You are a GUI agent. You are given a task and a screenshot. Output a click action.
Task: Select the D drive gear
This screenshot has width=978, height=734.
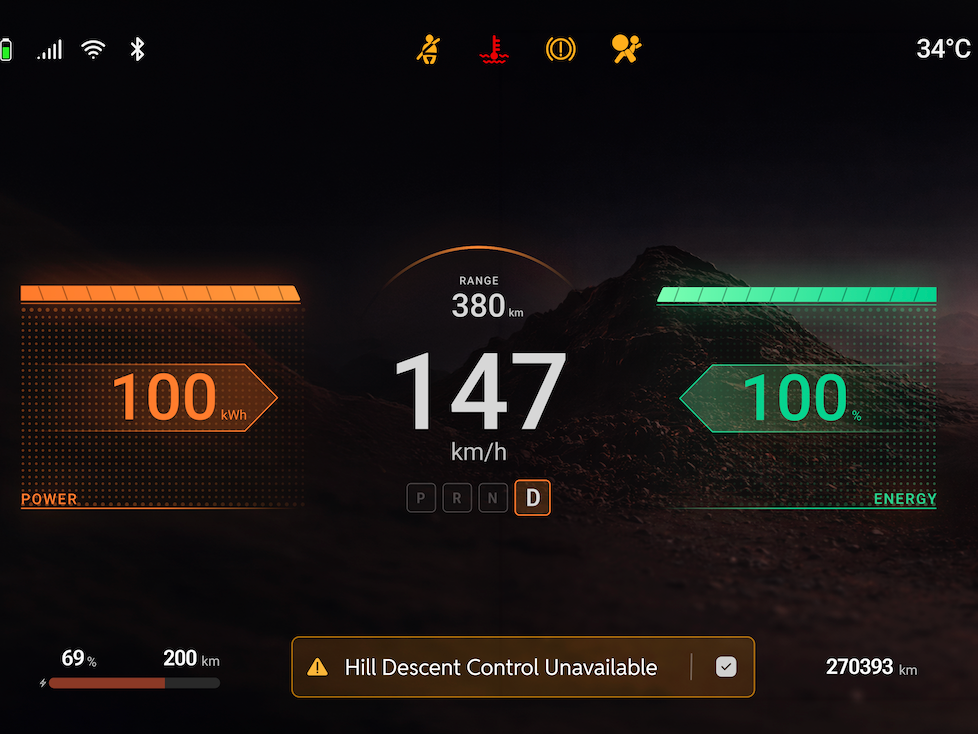[x=532, y=498]
